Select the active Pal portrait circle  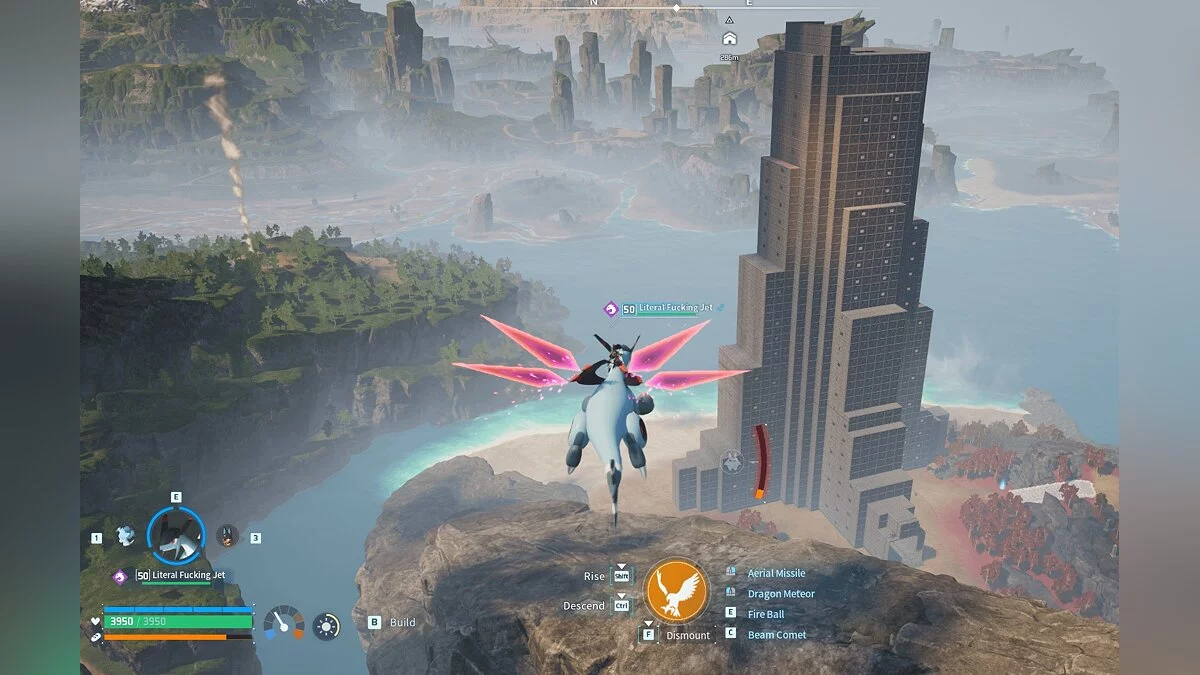tap(175, 535)
